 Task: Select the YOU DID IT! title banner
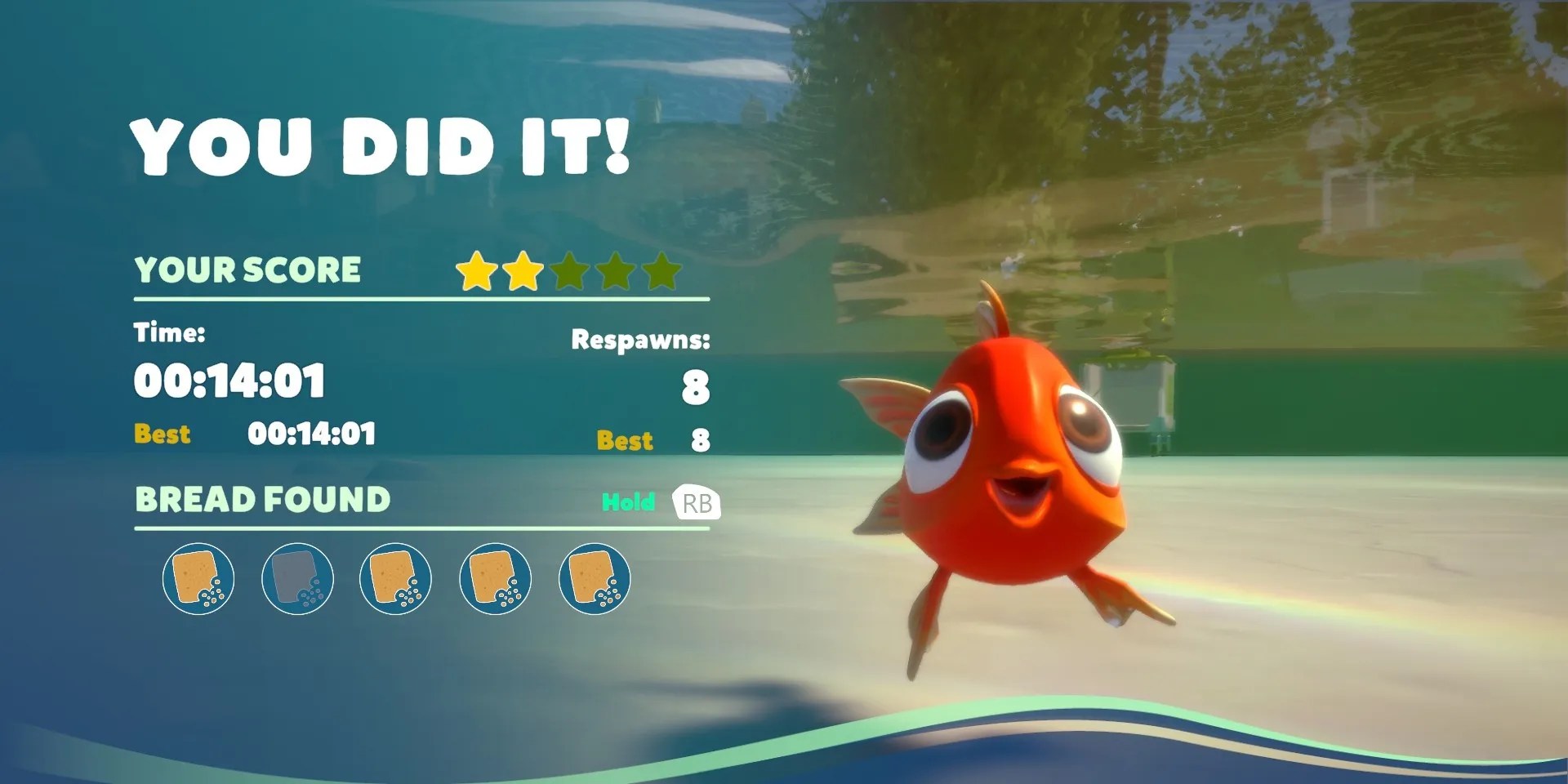pyautogui.click(x=384, y=147)
